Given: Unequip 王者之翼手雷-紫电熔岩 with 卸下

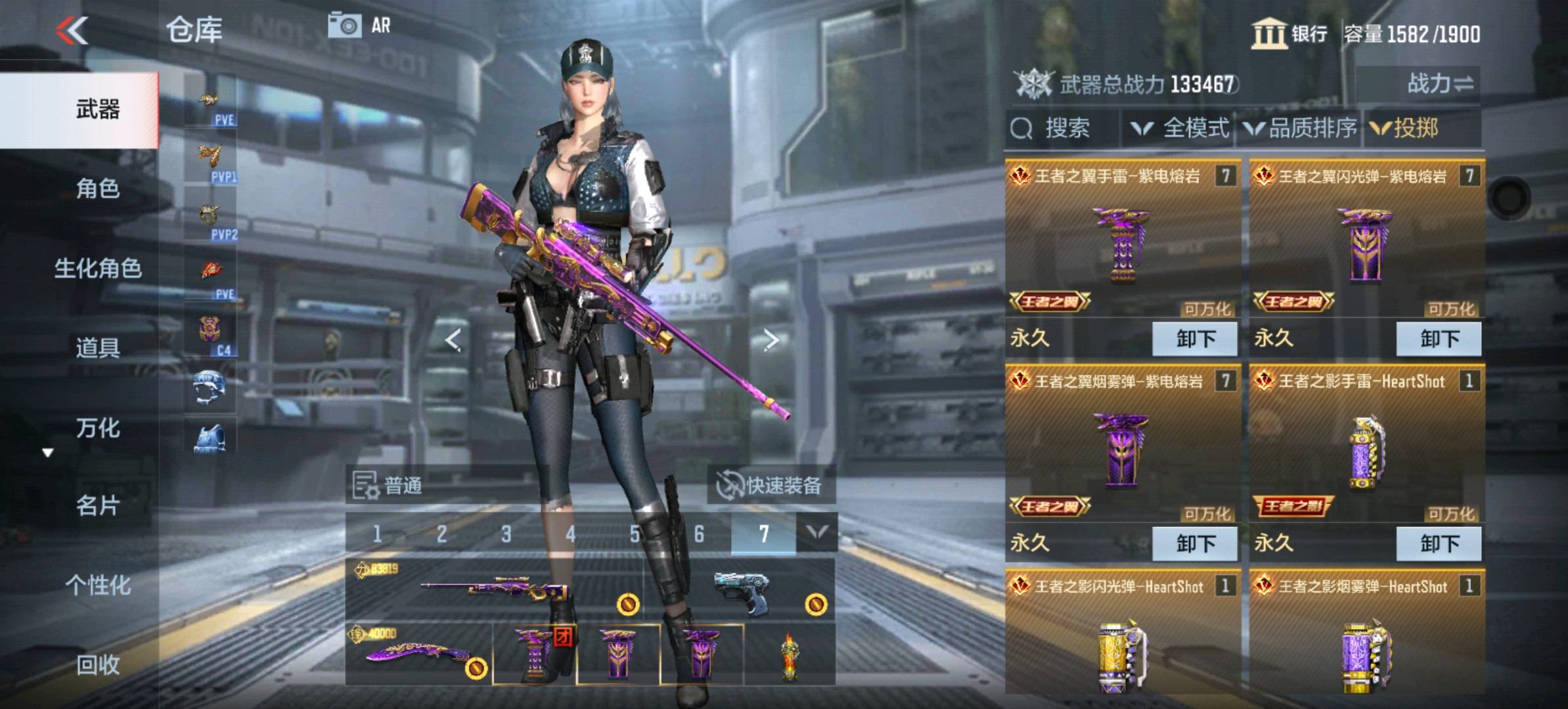Looking at the screenshot, I should 1195,339.
